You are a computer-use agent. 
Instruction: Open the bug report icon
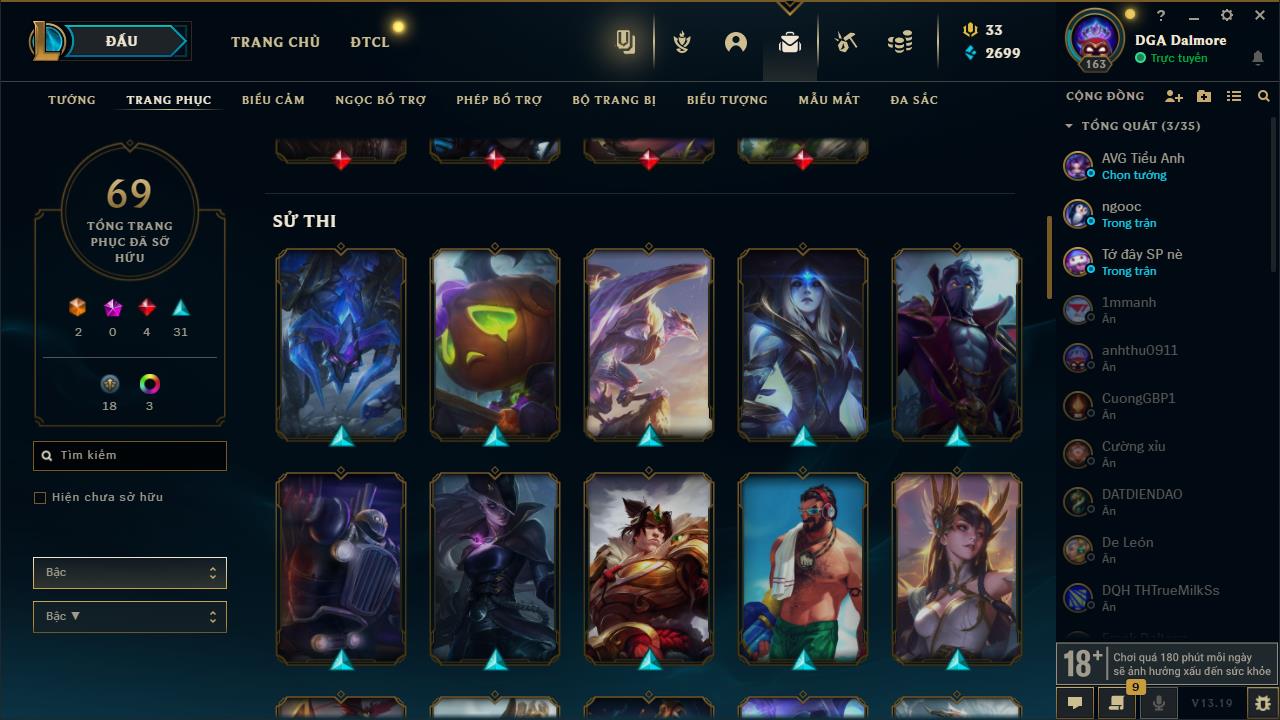tap(1261, 703)
